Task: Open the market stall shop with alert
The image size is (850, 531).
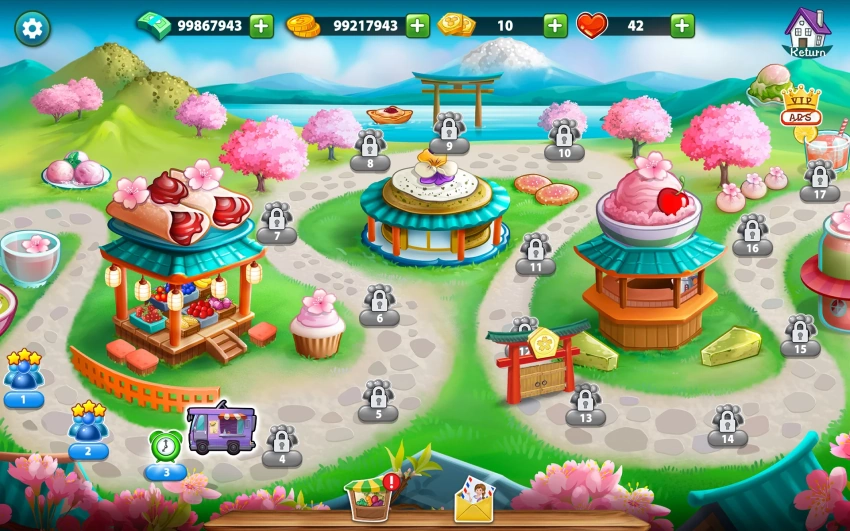Action: point(369,497)
